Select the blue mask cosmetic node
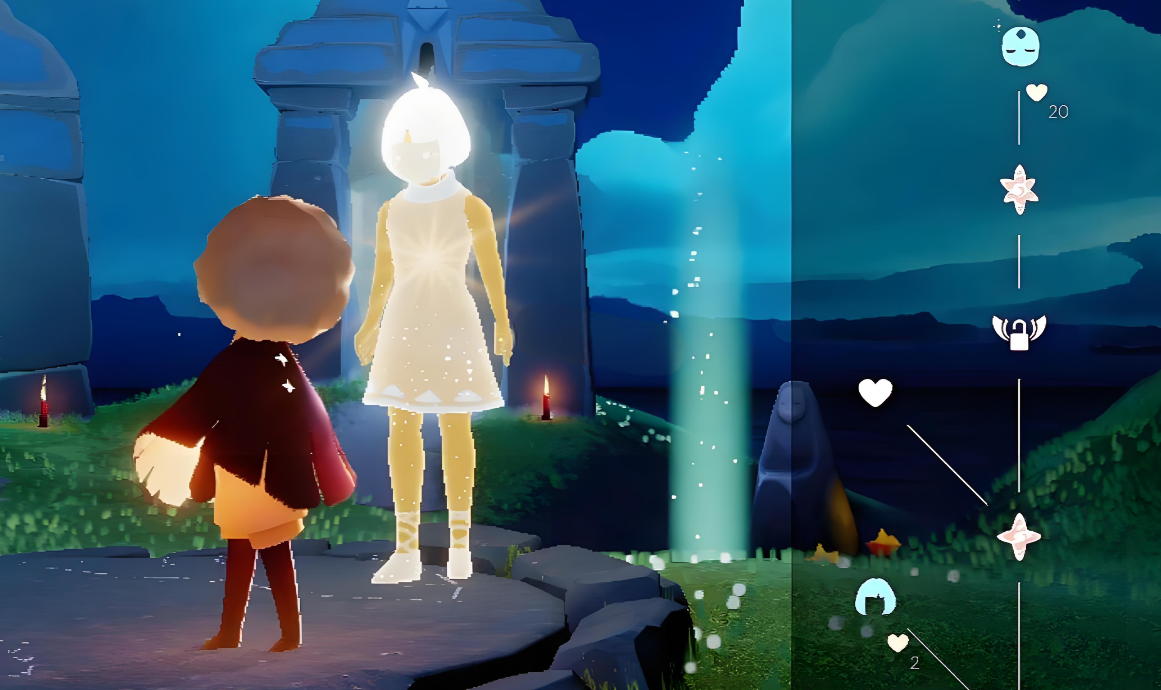This screenshot has height=690, width=1161. (x=1020, y=46)
